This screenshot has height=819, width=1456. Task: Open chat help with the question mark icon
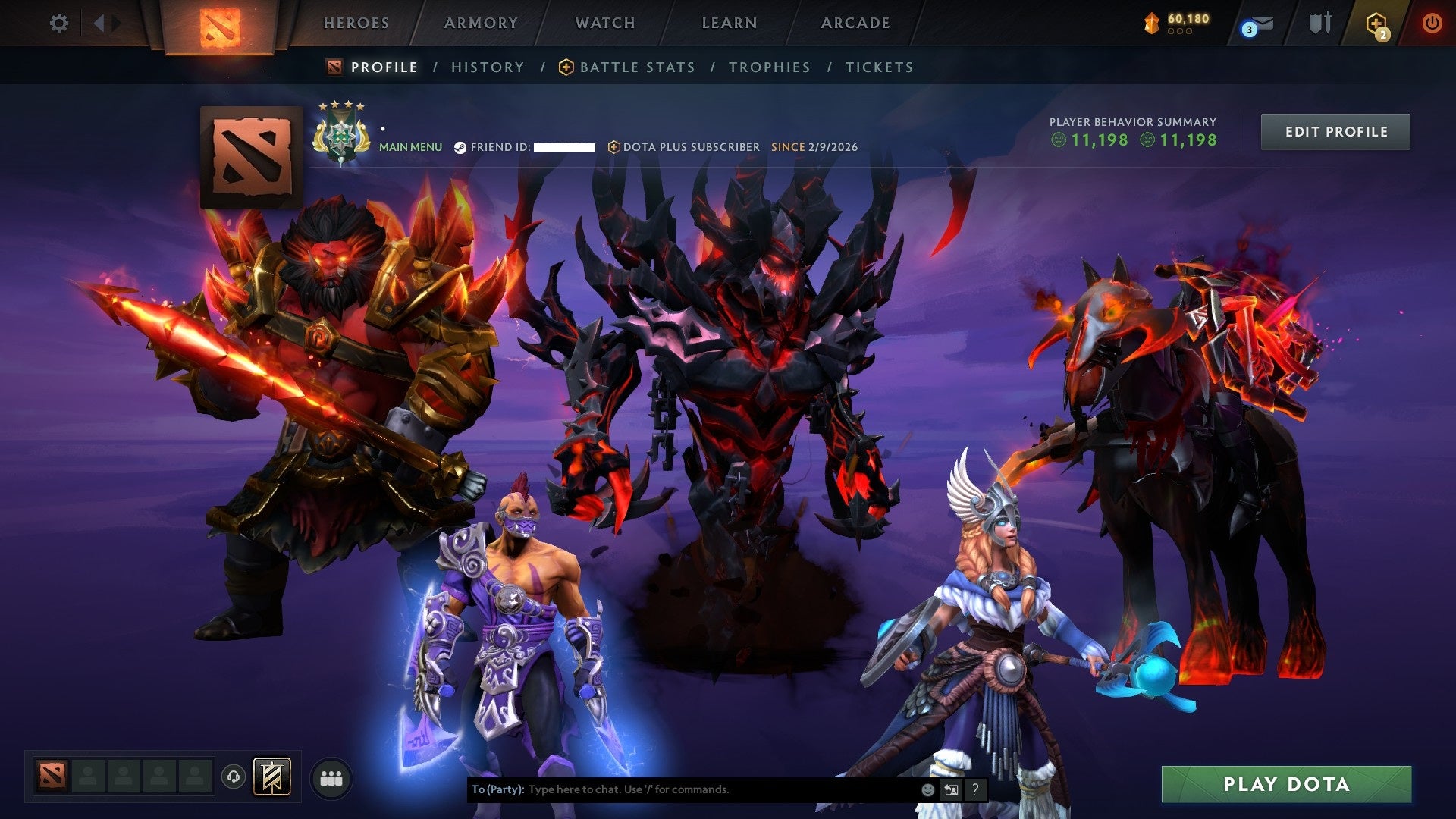point(975,789)
